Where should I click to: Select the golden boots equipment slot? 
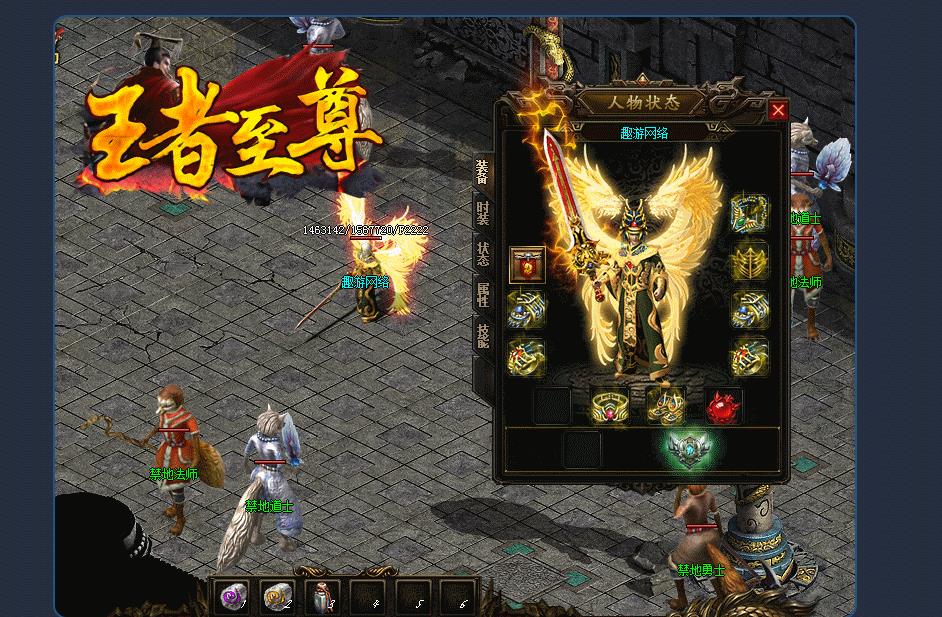tap(665, 406)
